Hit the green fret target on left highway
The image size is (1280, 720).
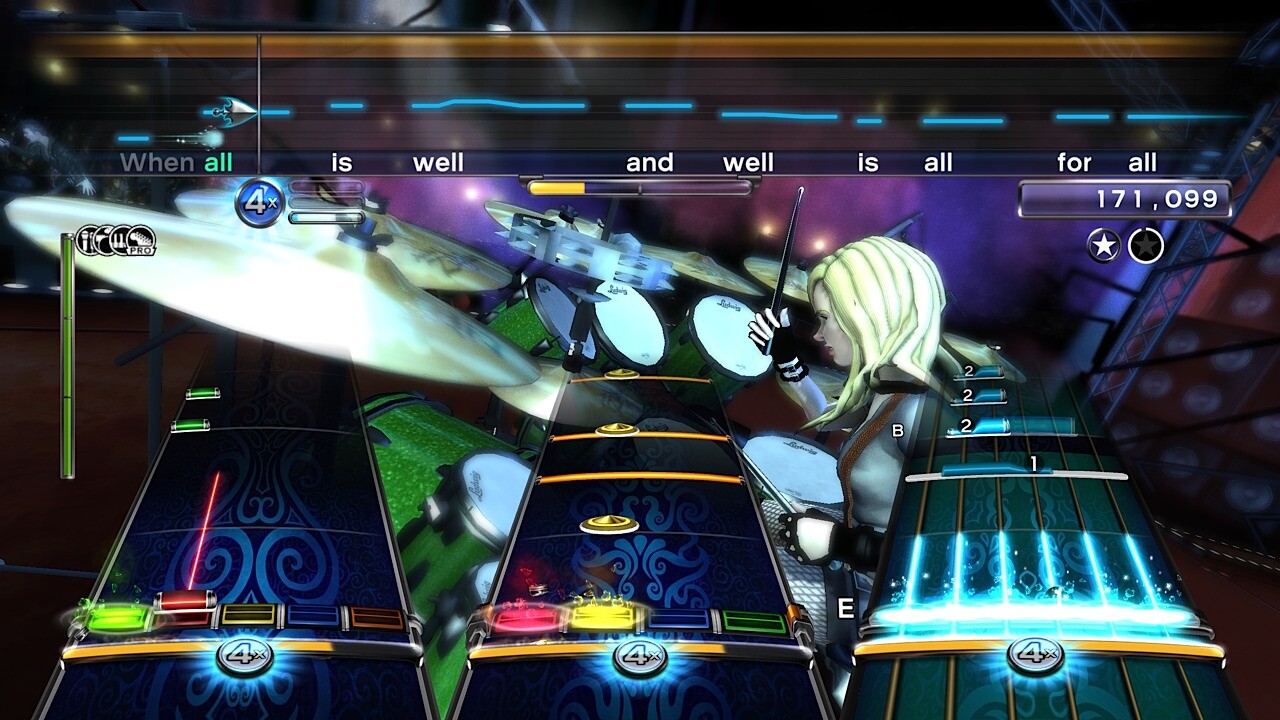(x=117, y=619)
